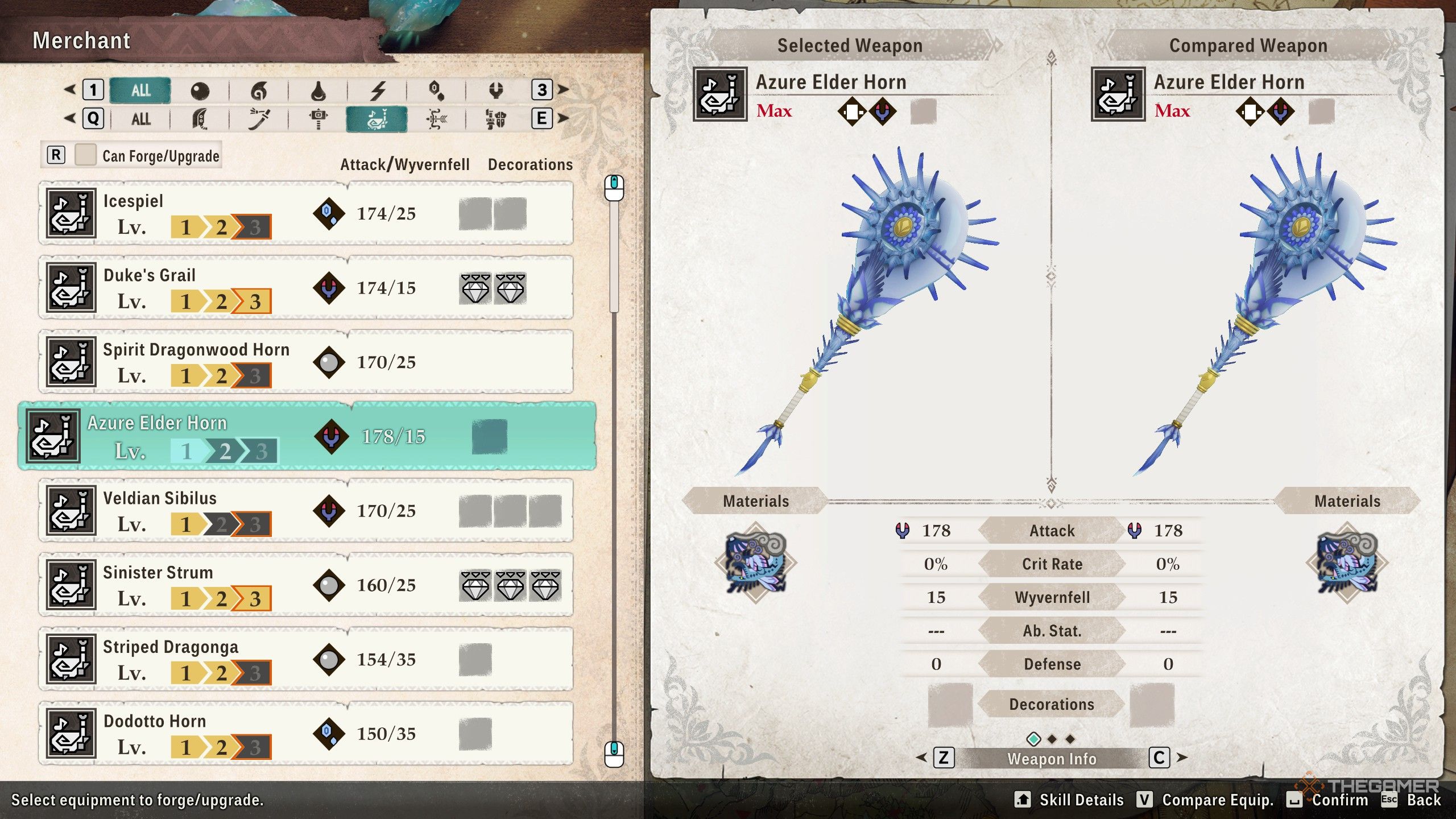
Task: Select the hunting horn weapon type tab
Action: (x=377, y=119)
